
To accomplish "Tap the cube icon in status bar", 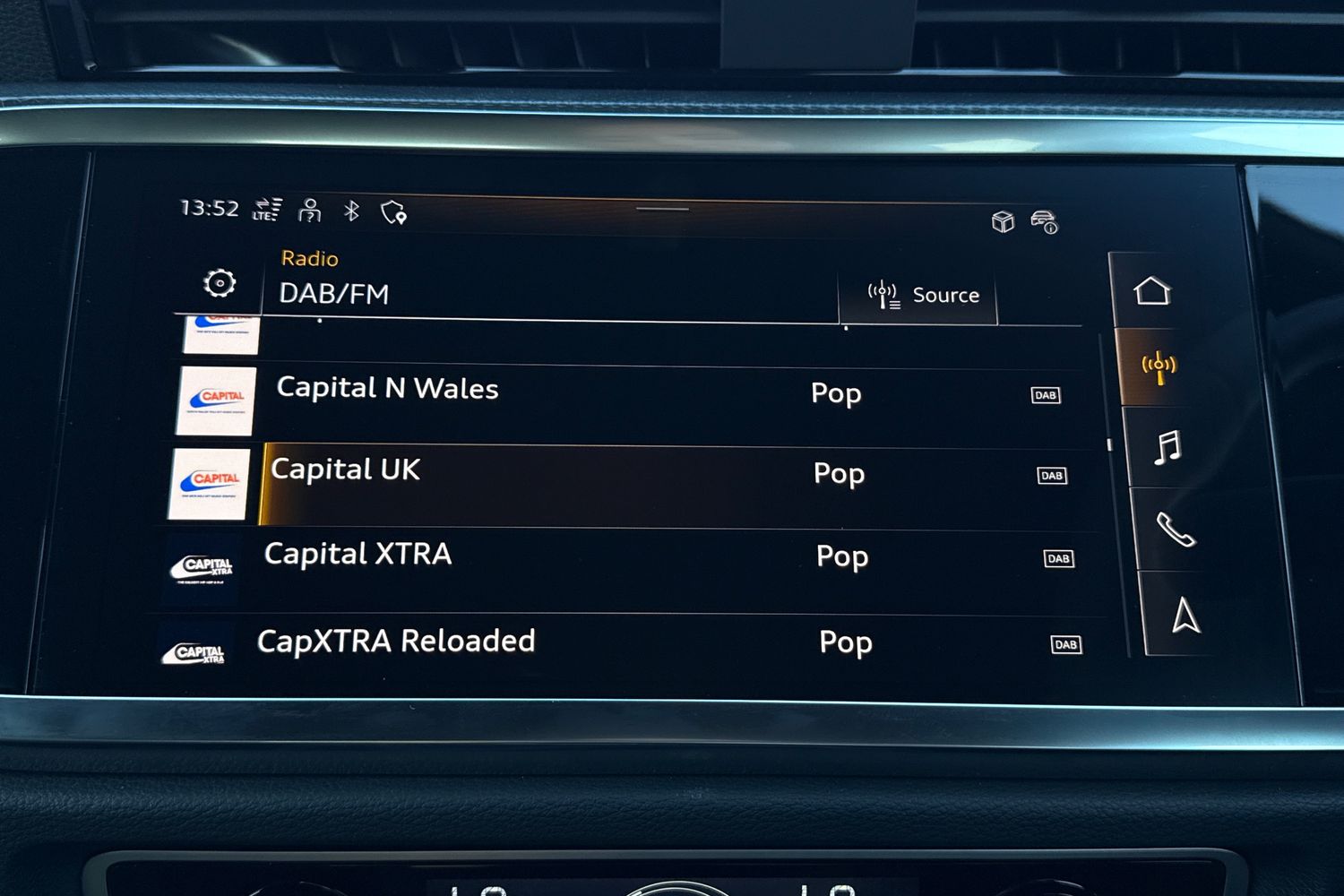I will (1003, 221).
